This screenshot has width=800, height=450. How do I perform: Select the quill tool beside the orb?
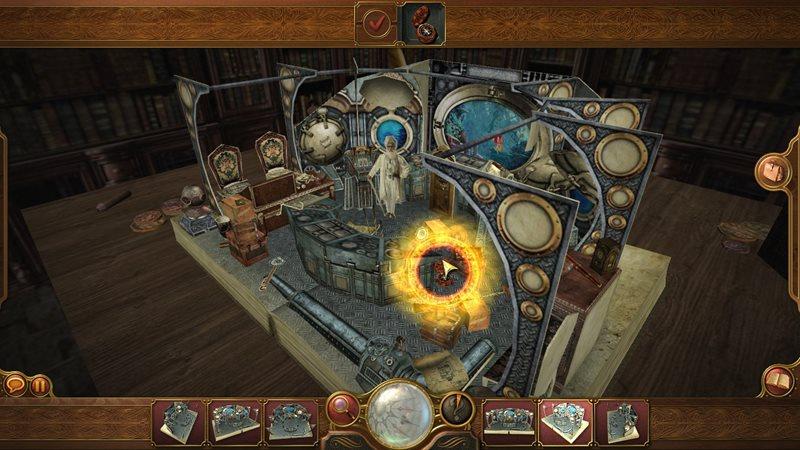(x=456, y=409)
